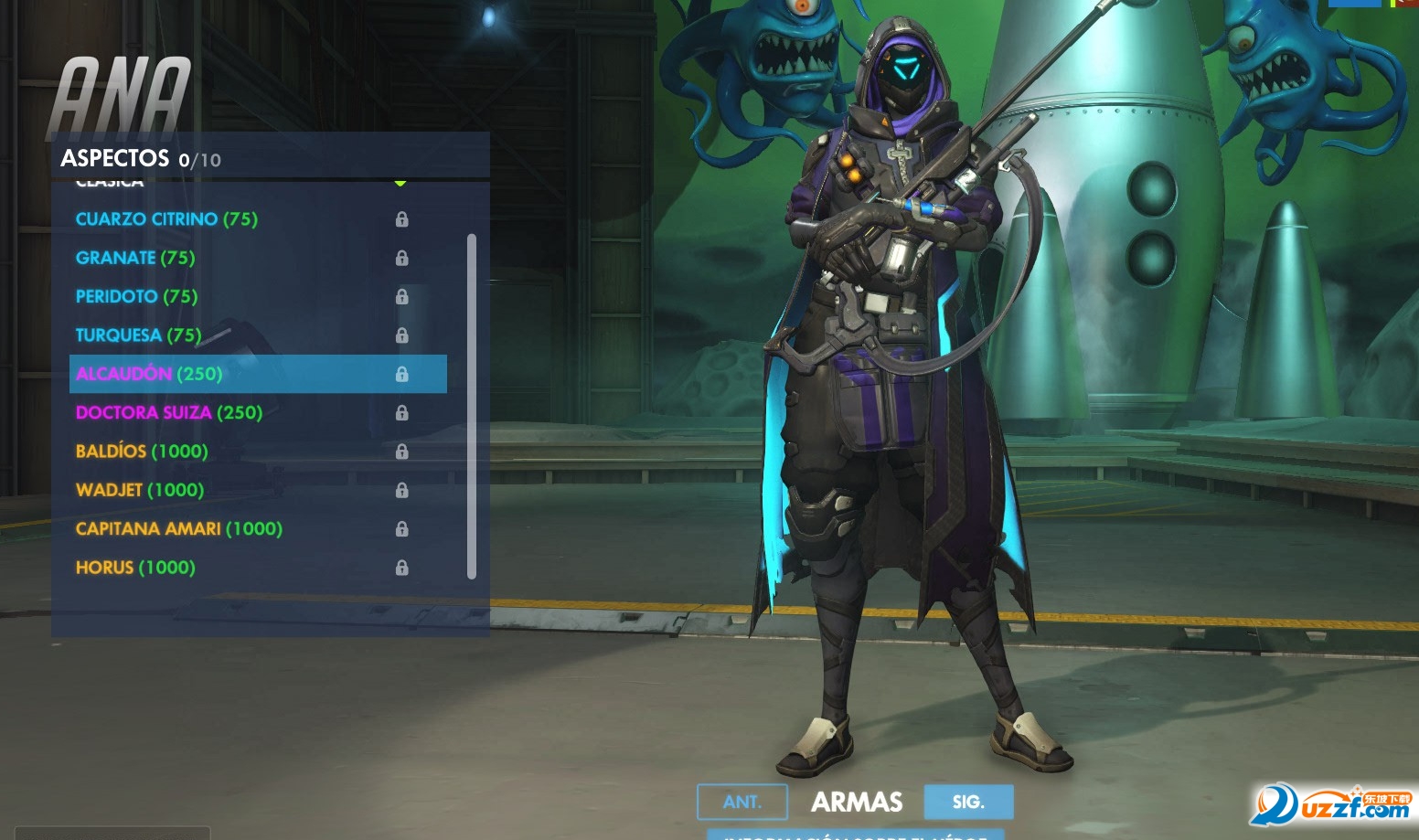Select the Baldíos legendary skin
This screenshot has height=840, width=1419.
142,452
